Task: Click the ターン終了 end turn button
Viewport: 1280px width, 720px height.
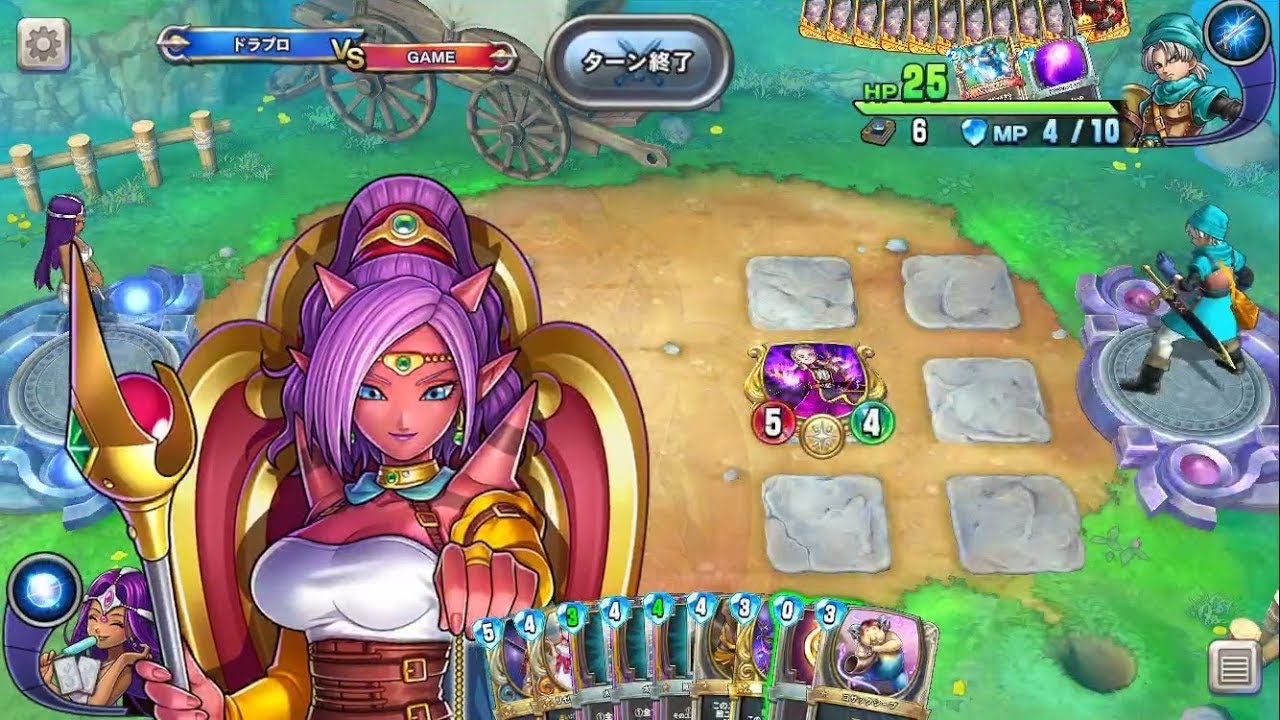Action: point(638,62)
